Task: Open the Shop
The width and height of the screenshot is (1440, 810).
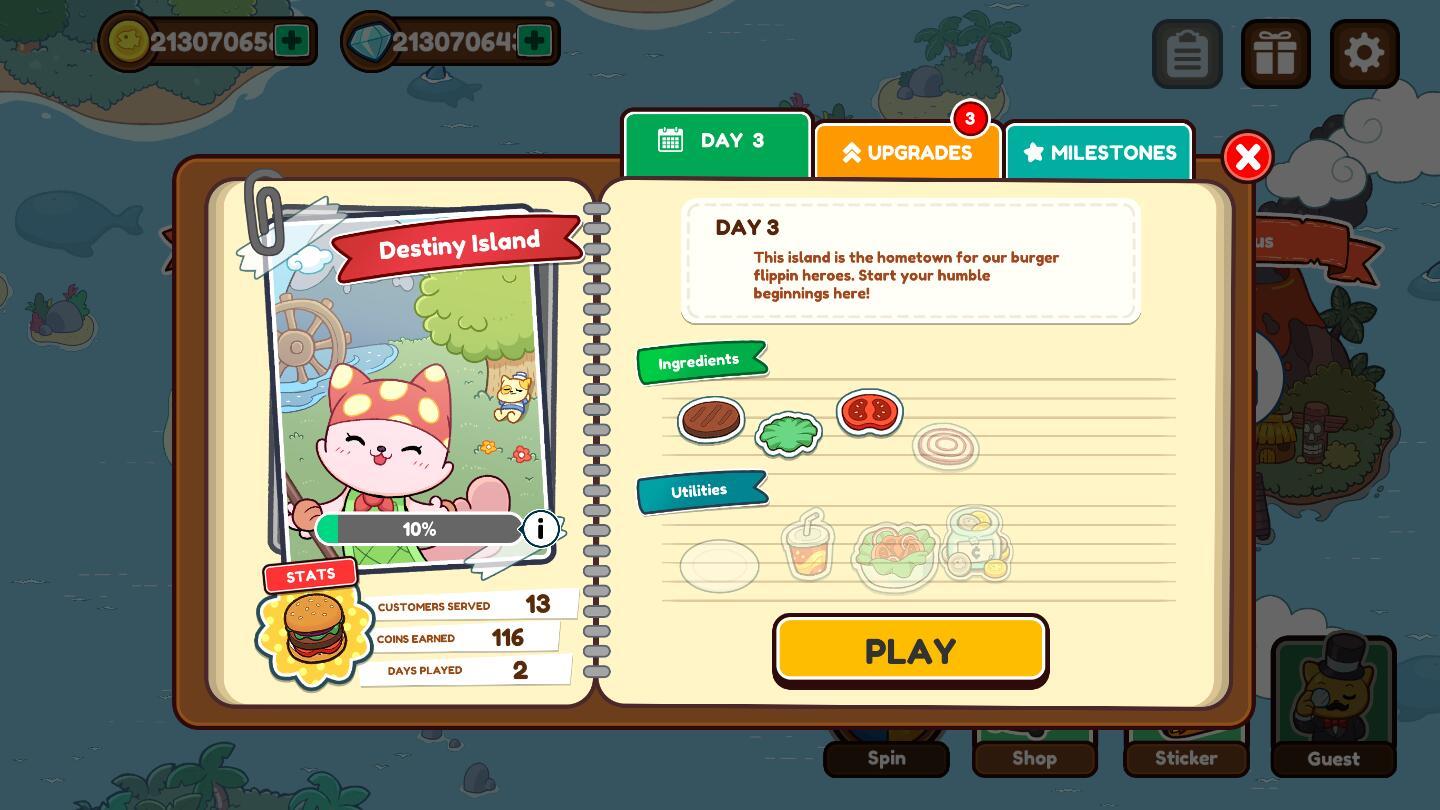Action: 1035,758
